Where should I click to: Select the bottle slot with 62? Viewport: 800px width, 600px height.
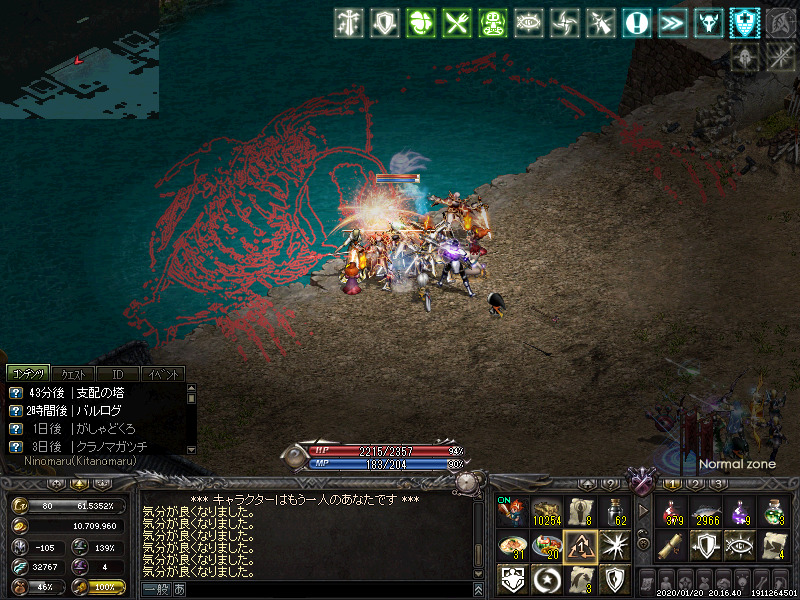[x=614, y=512]
